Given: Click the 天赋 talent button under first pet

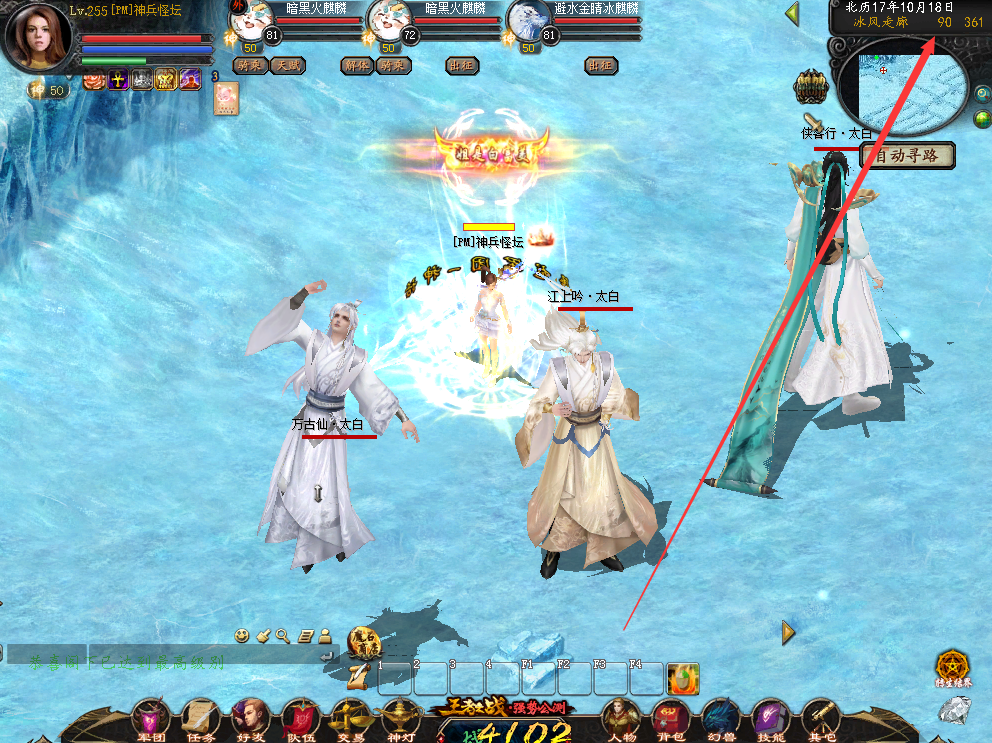Looking at the screenshot, I should click(289, 66).
